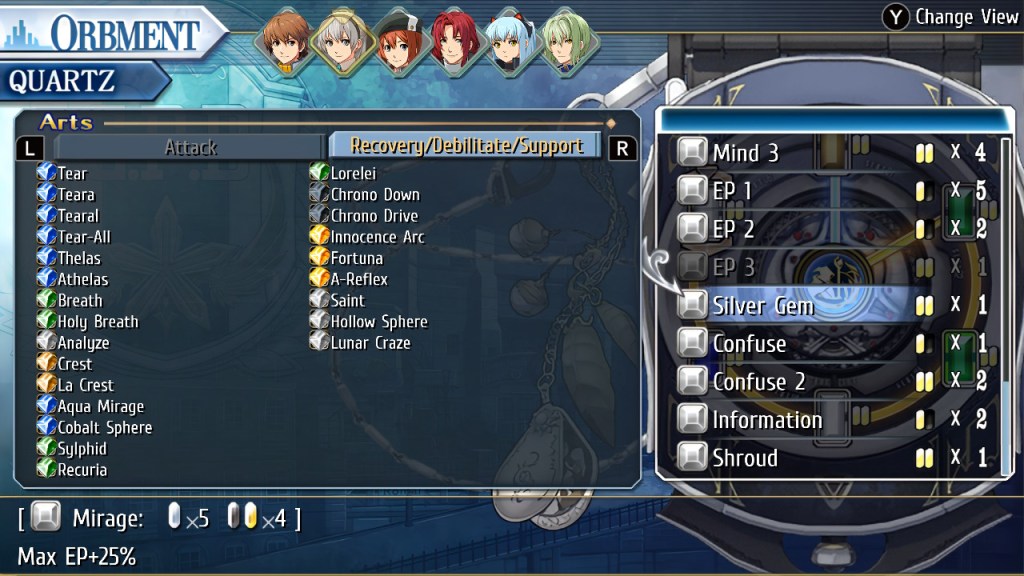Select the Recovery/Debilitate/Support tab
1024x576 pixels.
click(x=466, y=146)
